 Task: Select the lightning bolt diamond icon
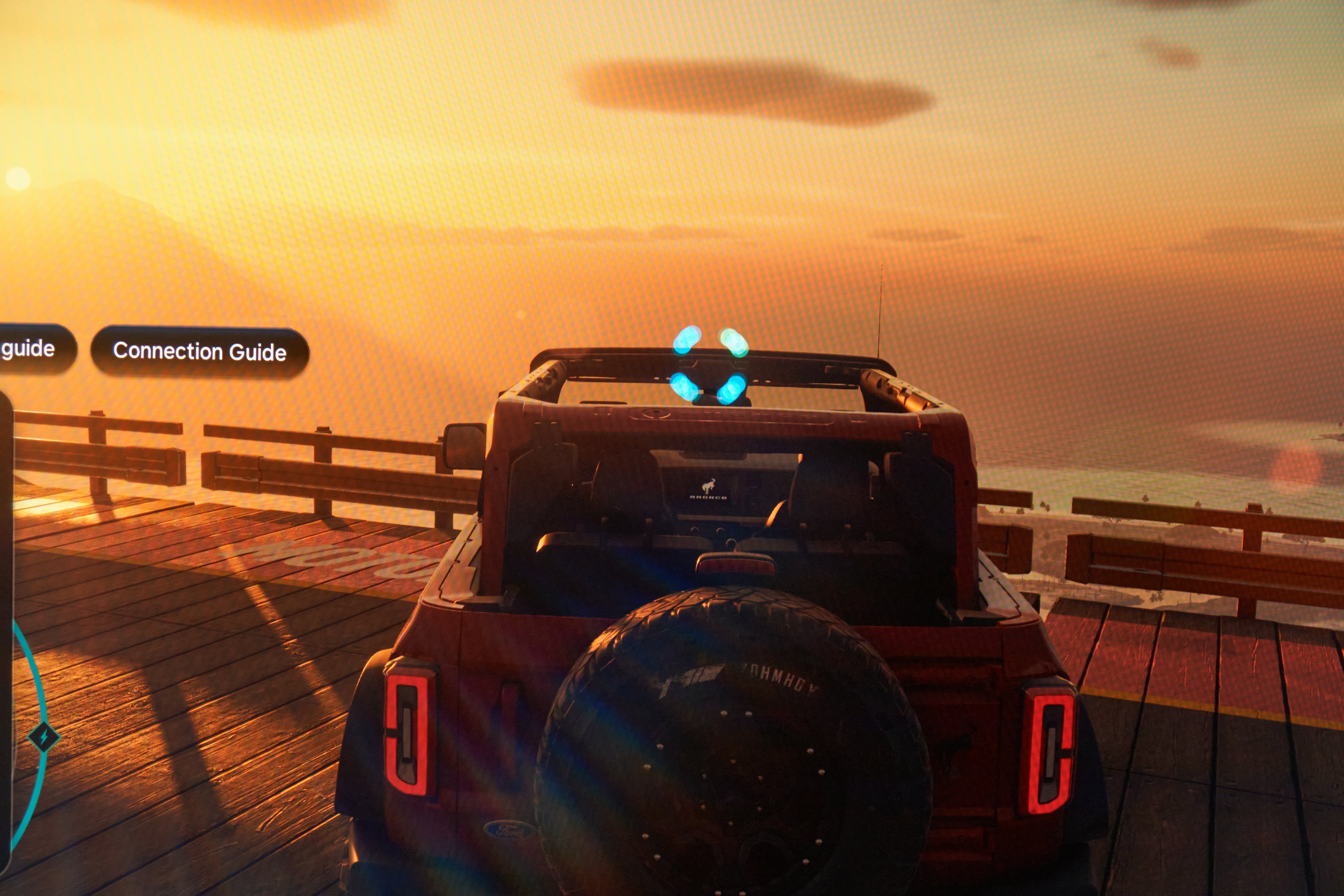(x=44, y=736)
